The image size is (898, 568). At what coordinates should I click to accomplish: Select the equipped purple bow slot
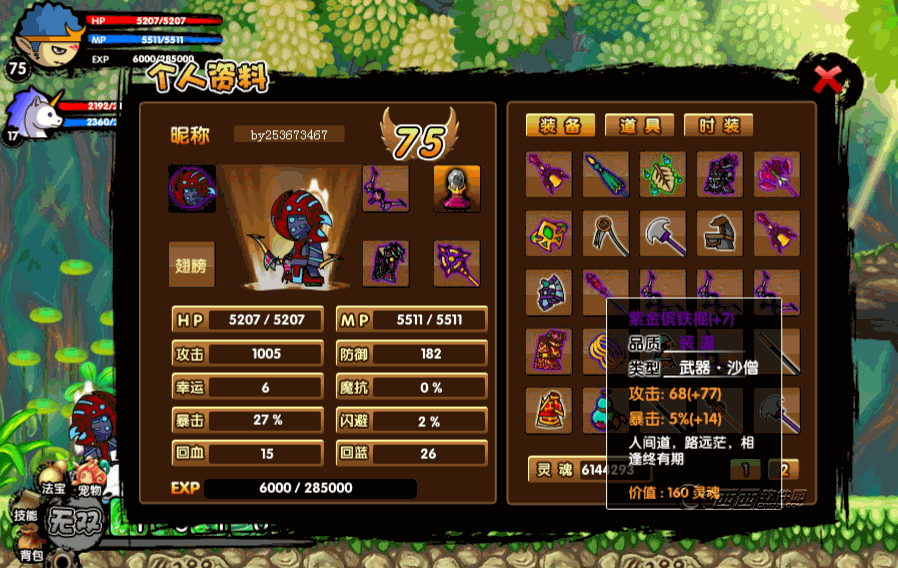[x=385, y=188]
